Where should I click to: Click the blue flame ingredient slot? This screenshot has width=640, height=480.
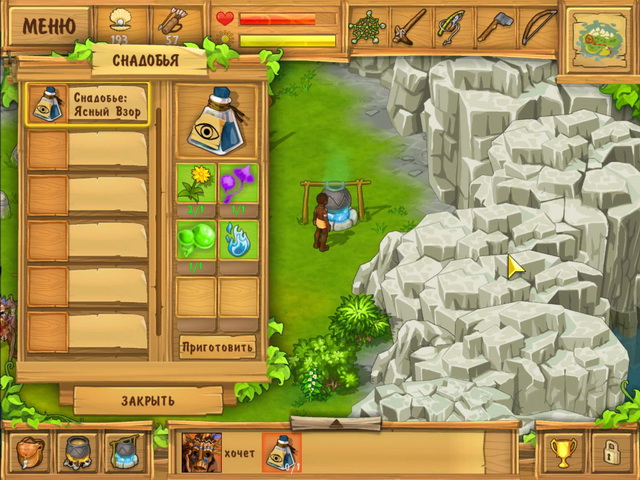[238, 240]
